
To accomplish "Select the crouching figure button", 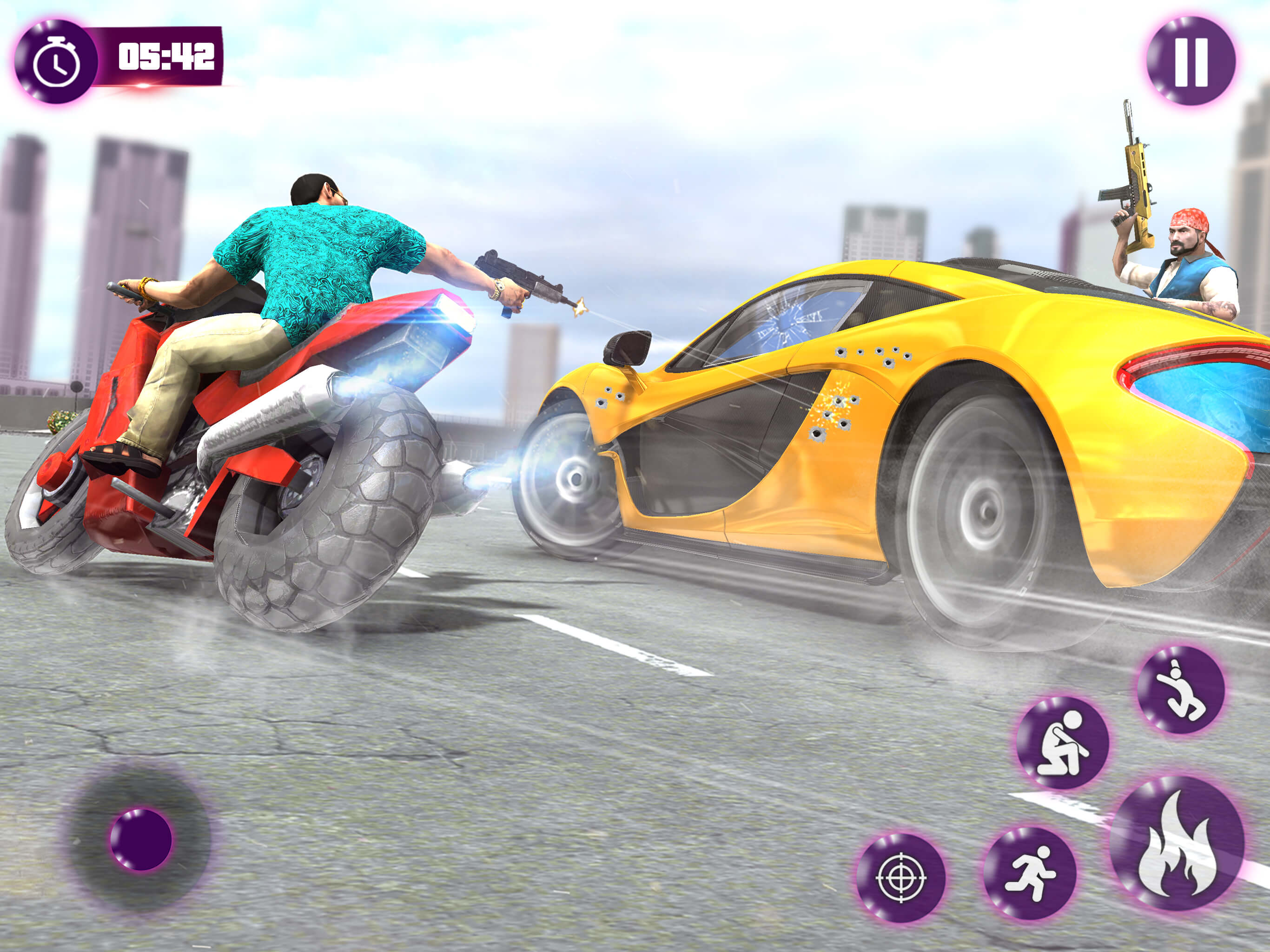I will tap(1062, 742).
